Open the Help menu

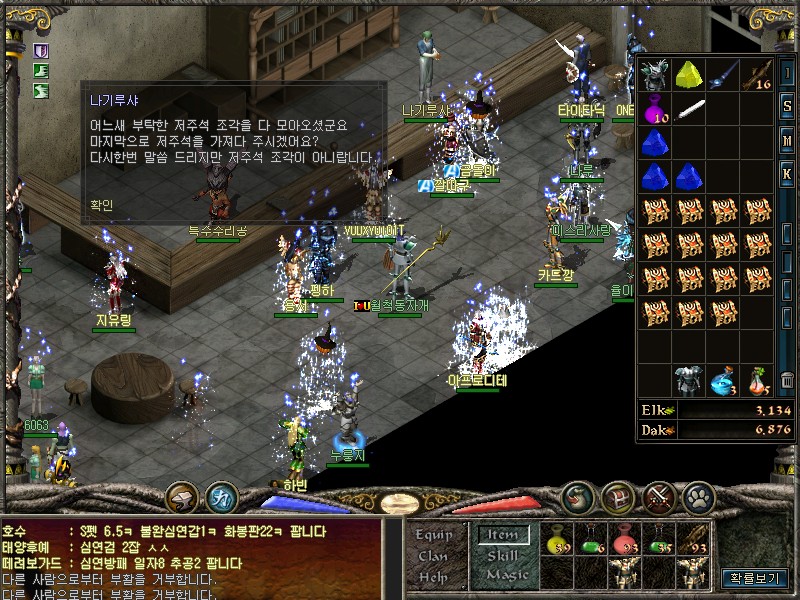pyautogui.click(x=433, y=576)
